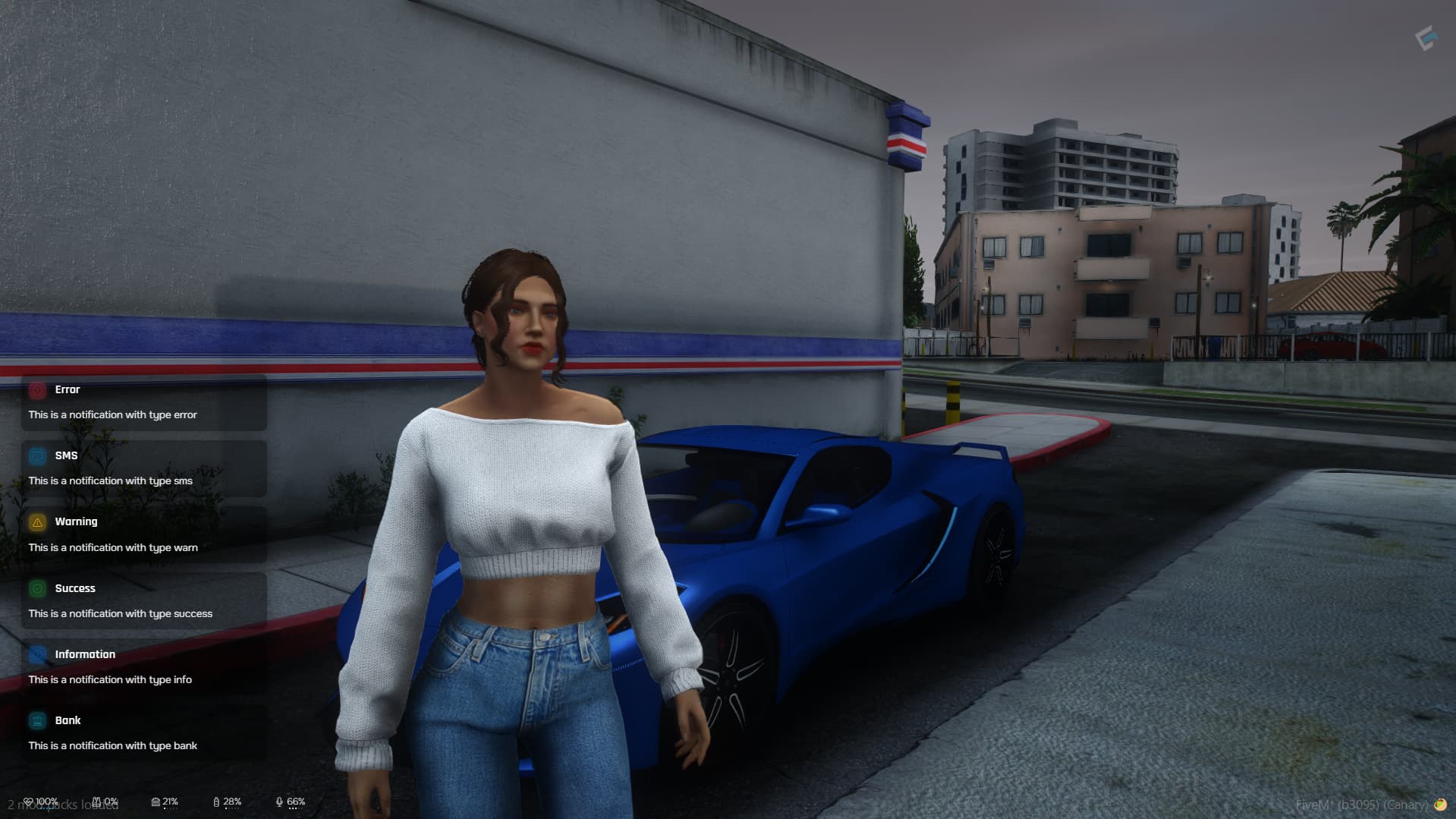Click the green Success checkmark icon
The width and height of the screenshot is (1456, 819).
click(36, 588)
